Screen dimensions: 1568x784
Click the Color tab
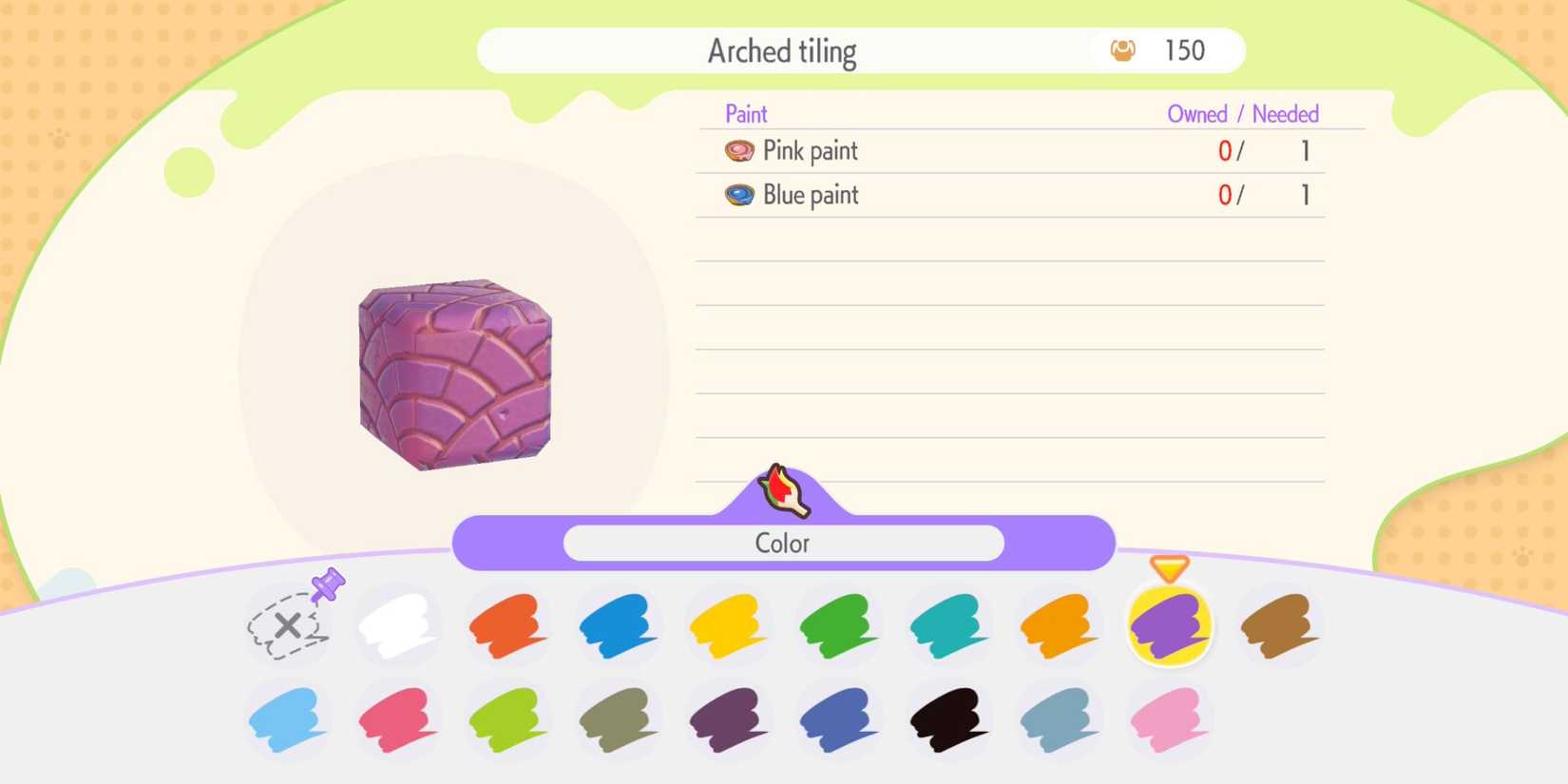point(783,543)
